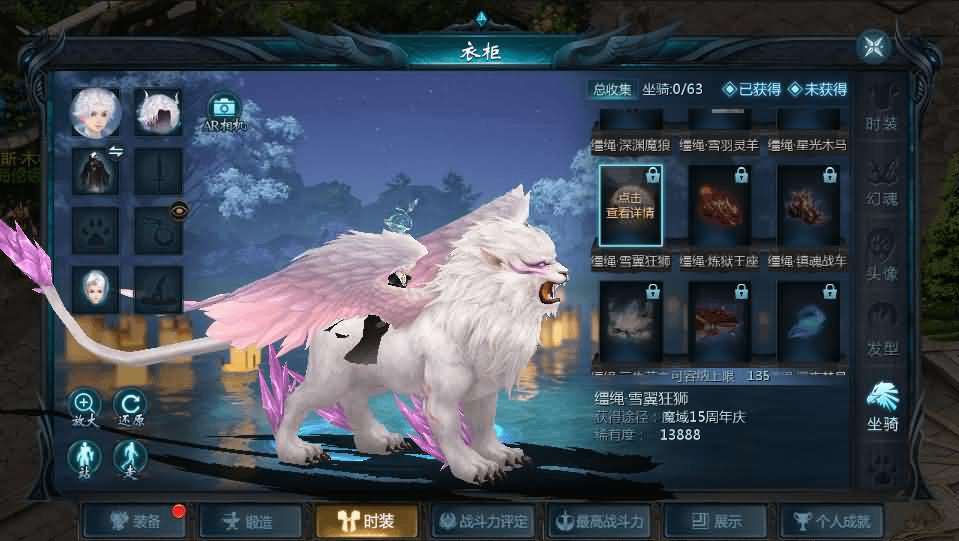Close the wardrobe window
The height and width of the screenshot is (541, 959).
[872, 46]
